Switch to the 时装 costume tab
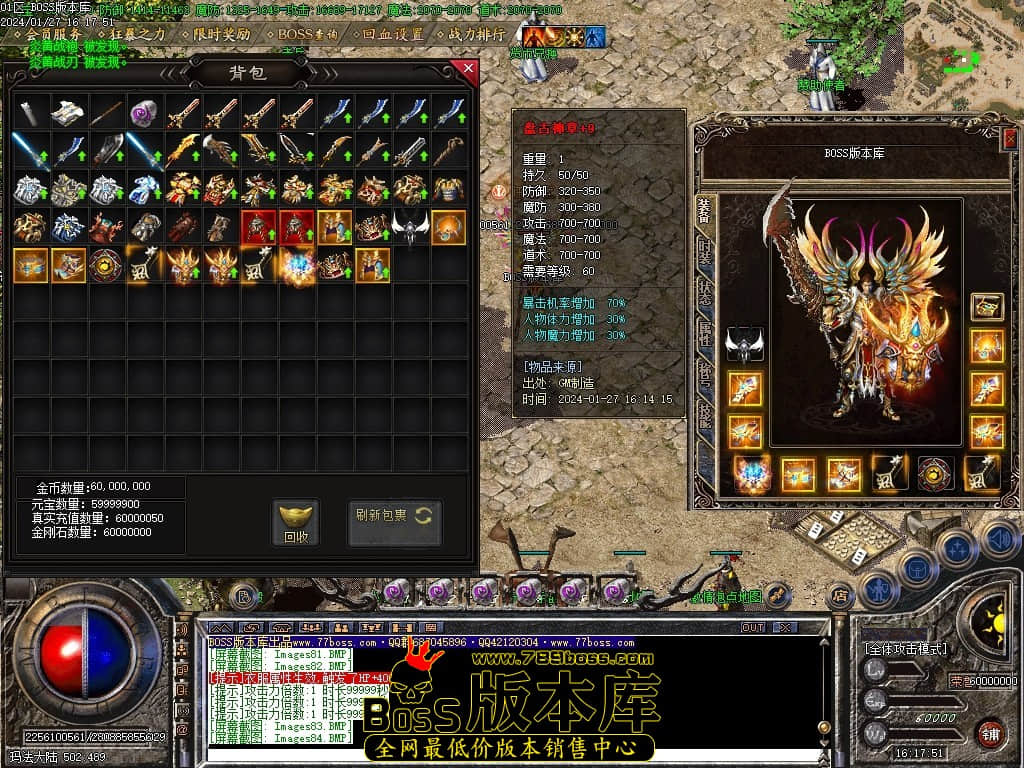This screenshot has width=1024, height=768. point(705,250)
